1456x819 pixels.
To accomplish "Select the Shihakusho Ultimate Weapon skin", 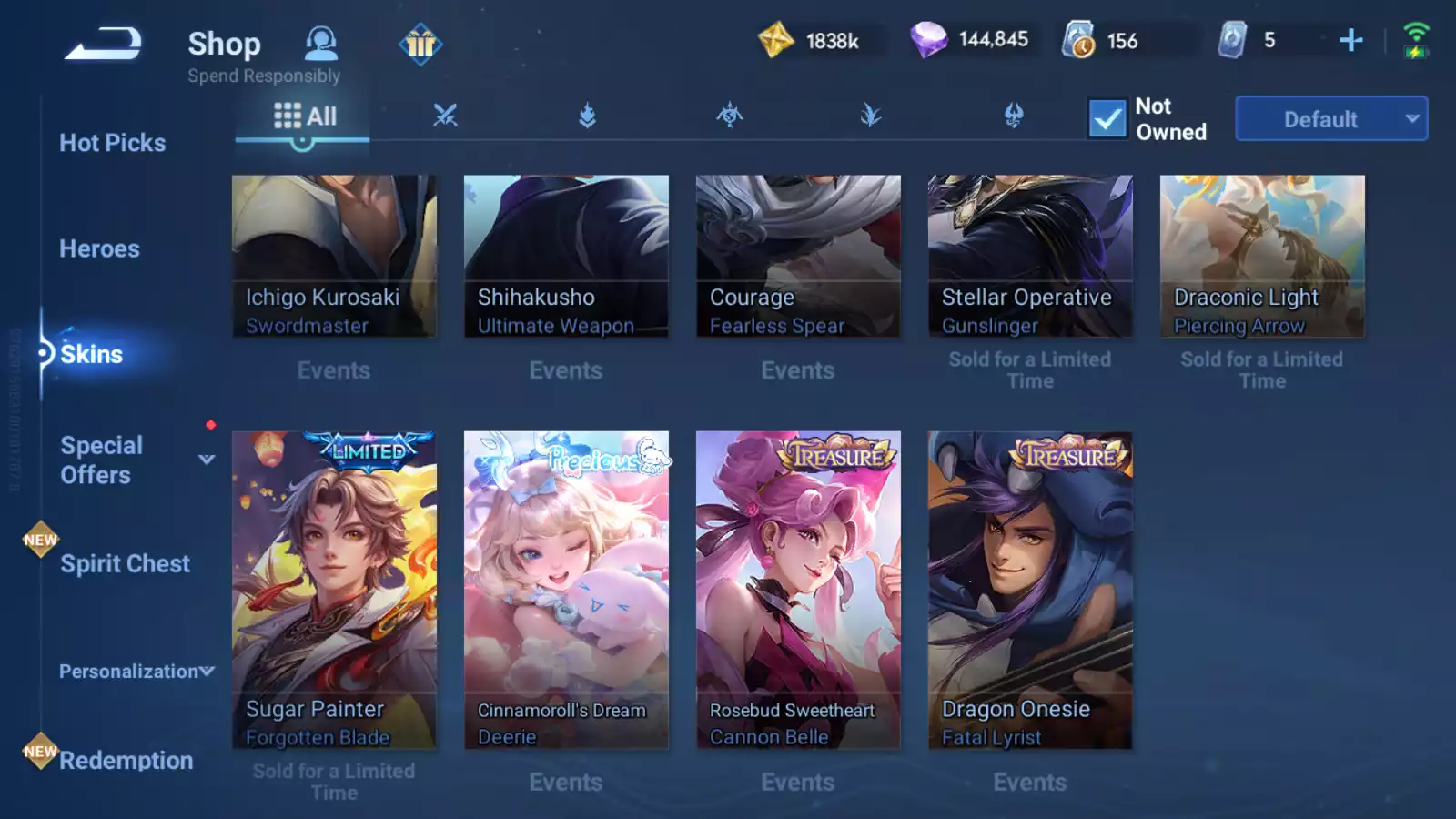I will coord(566,256).
